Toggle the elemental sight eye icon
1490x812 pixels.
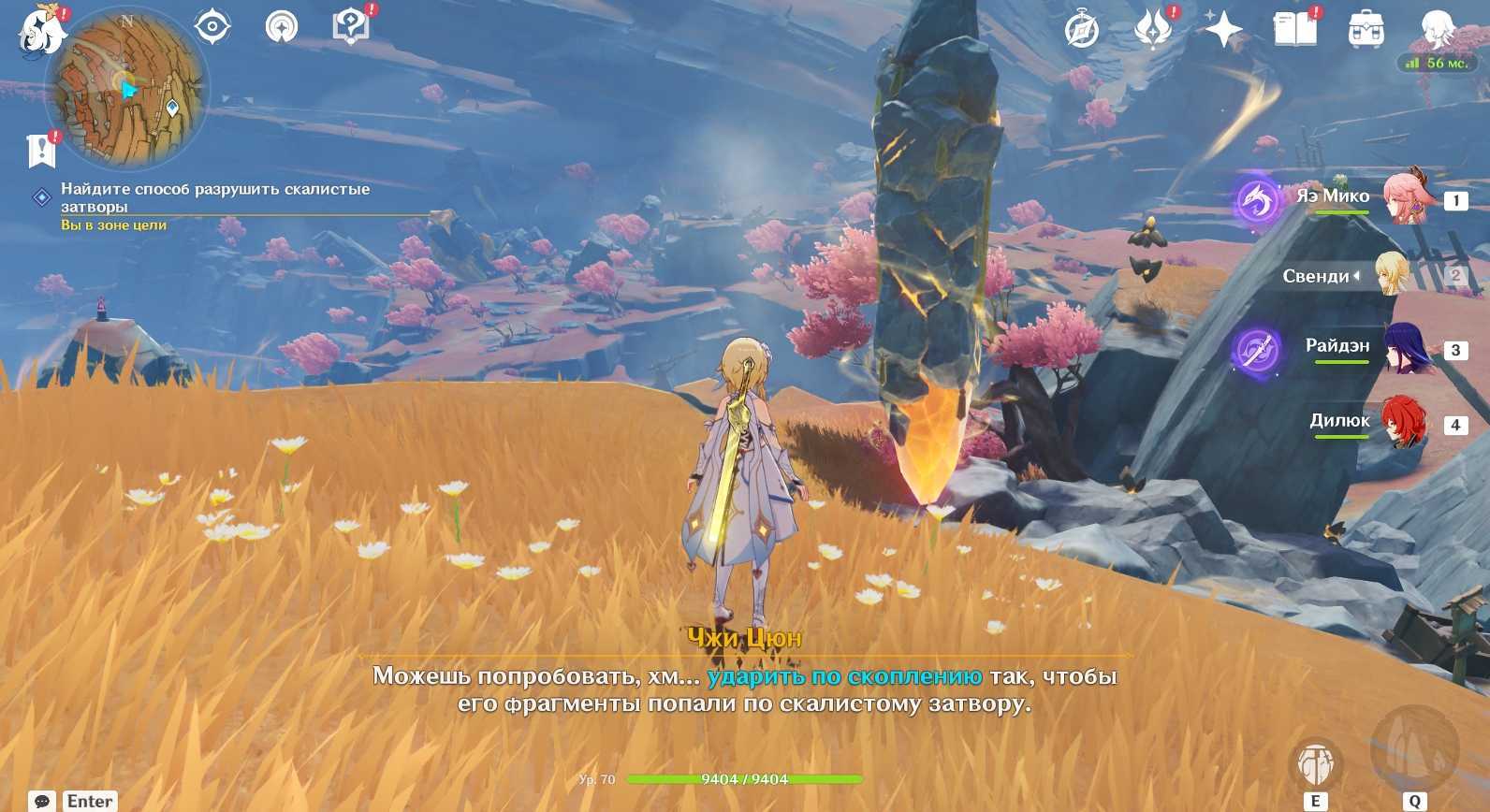pyautogui.click(x=212, y=26)
